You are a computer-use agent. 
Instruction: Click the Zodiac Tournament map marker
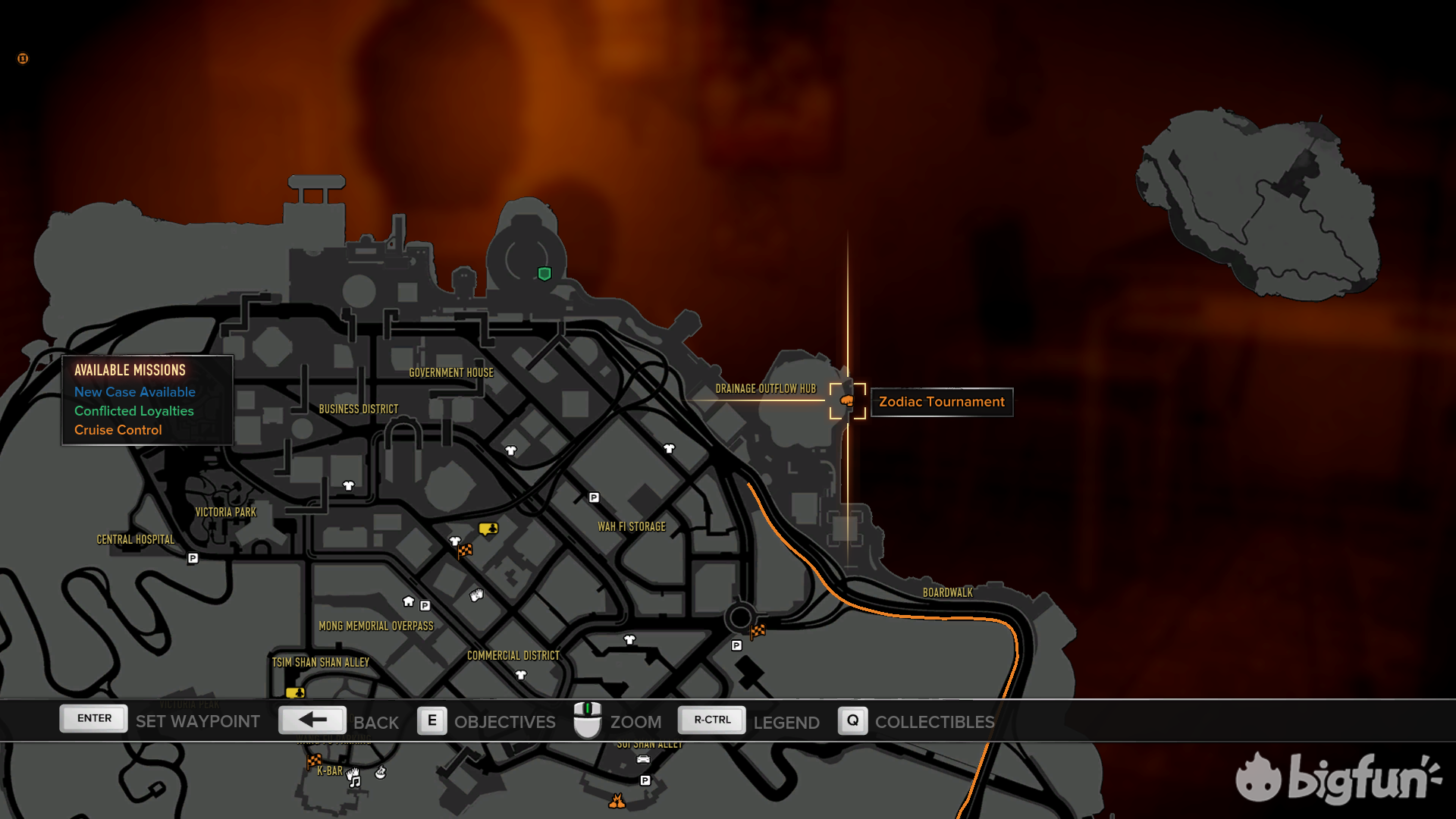tap(847, 400)
